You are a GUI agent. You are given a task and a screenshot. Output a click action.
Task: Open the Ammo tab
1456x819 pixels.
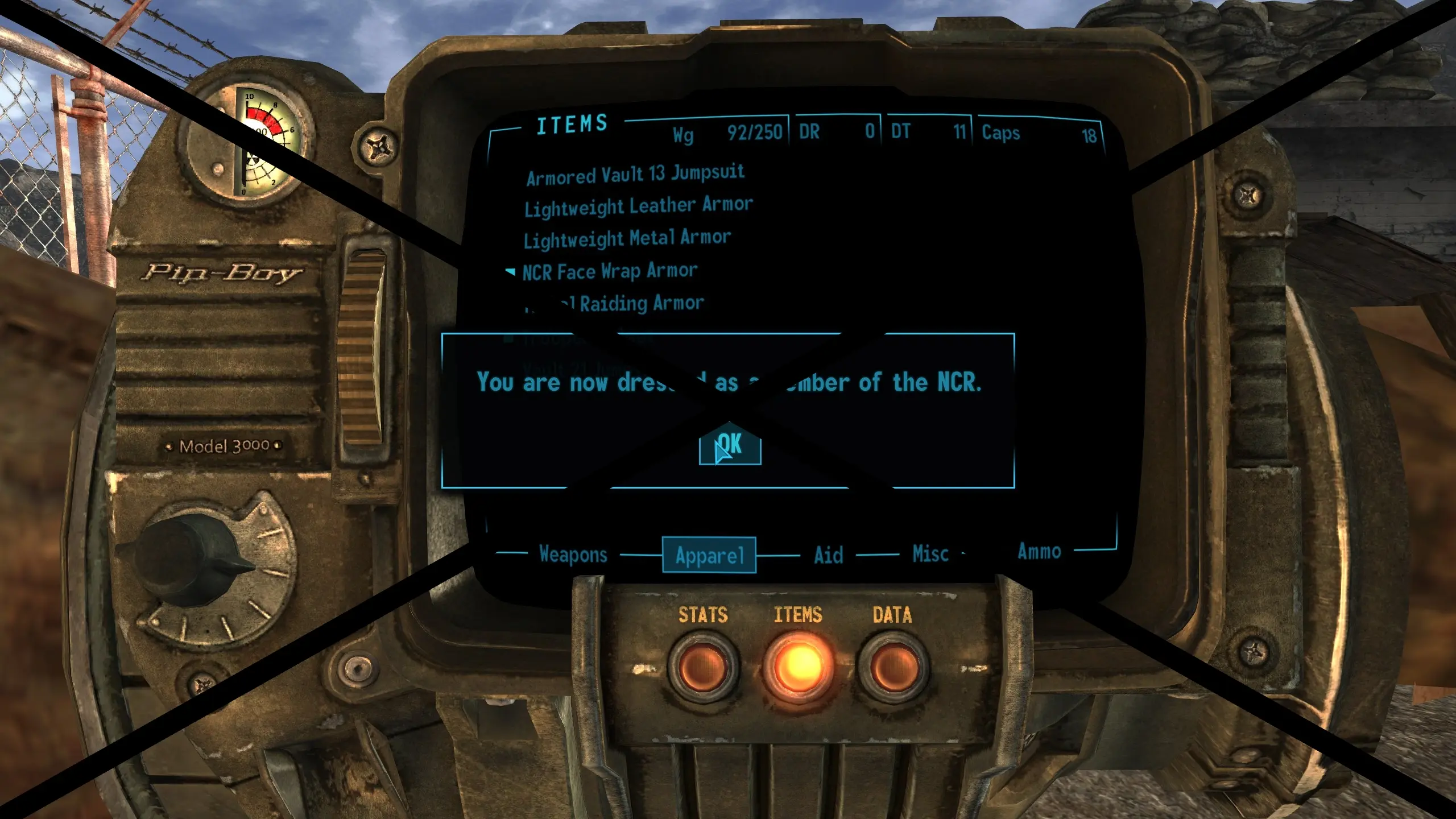[x=1039, y=551]
